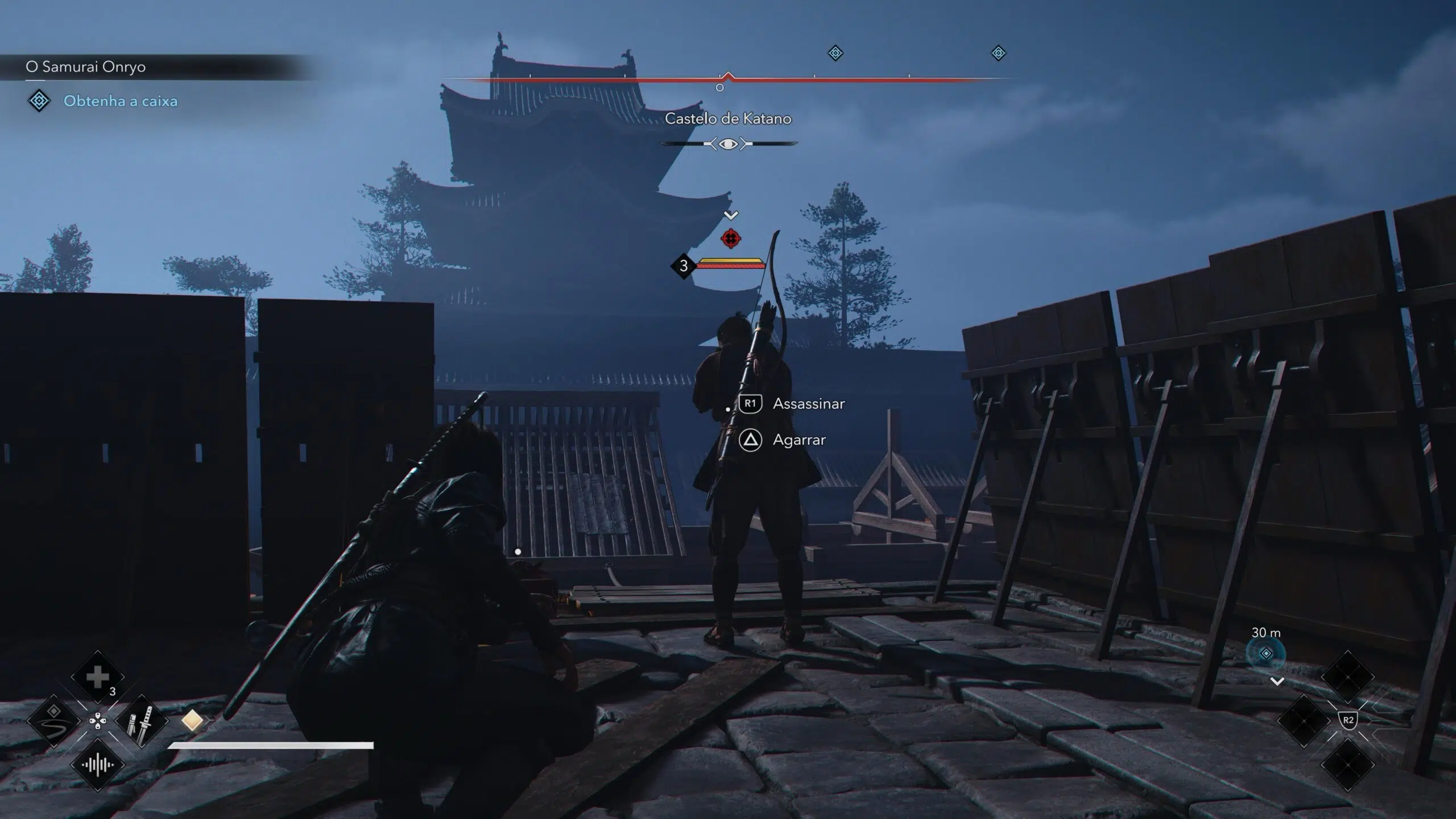Select the left objective marker on the compass

tap(835, 53)
